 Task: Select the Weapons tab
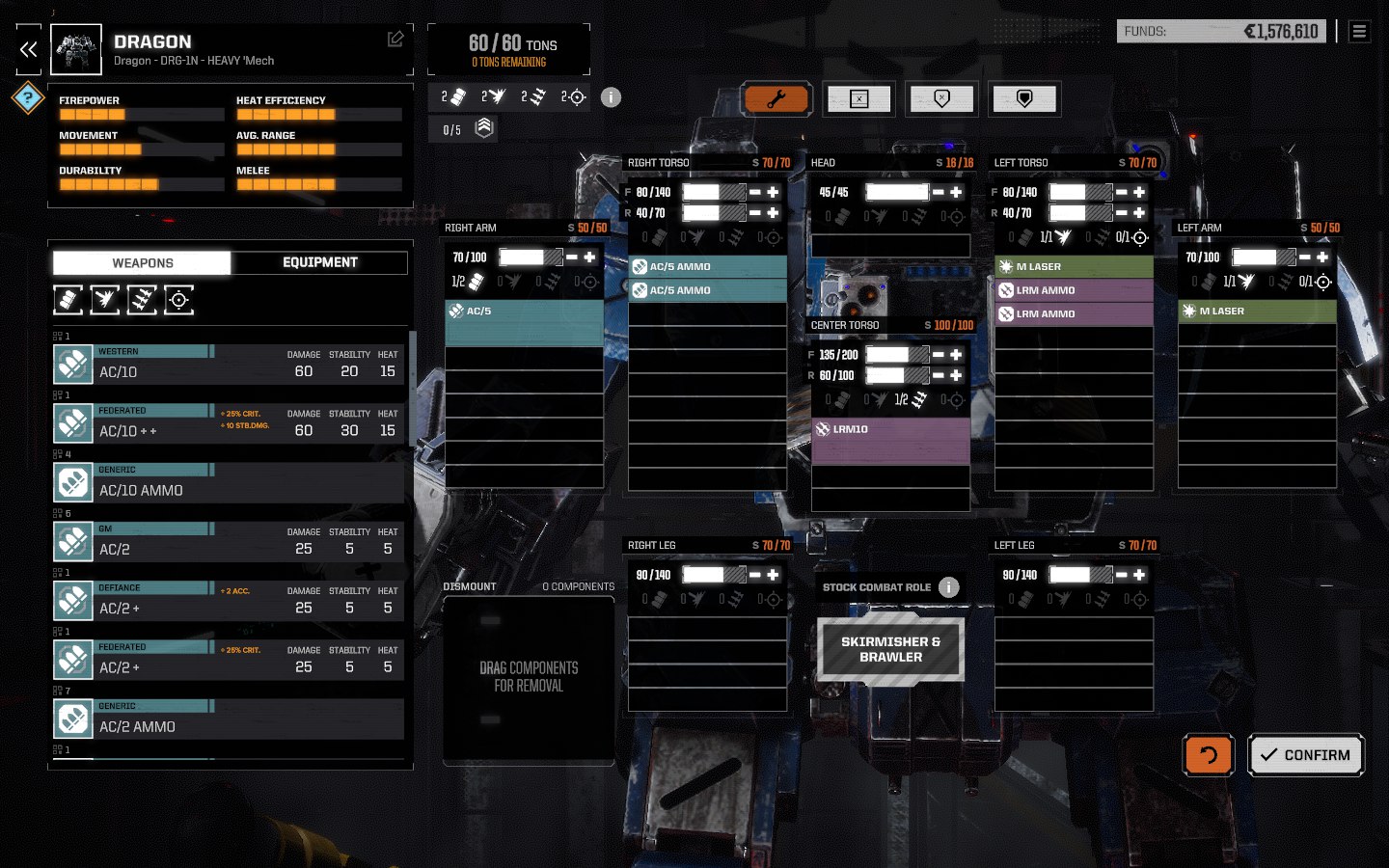point(142,262)
